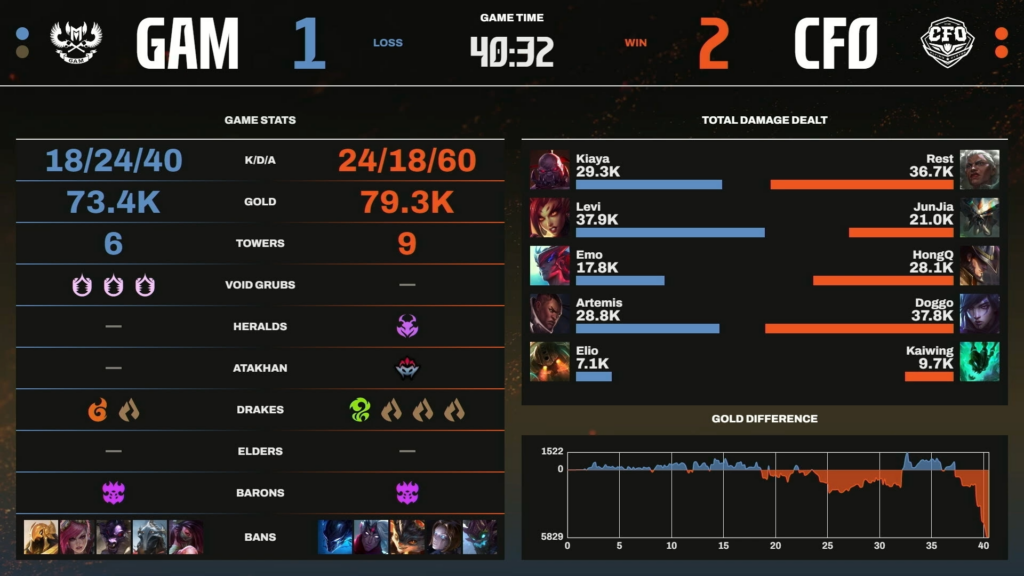Click CFO's green drake icon
Viewport: 1024px width, 576px height.
360,410
